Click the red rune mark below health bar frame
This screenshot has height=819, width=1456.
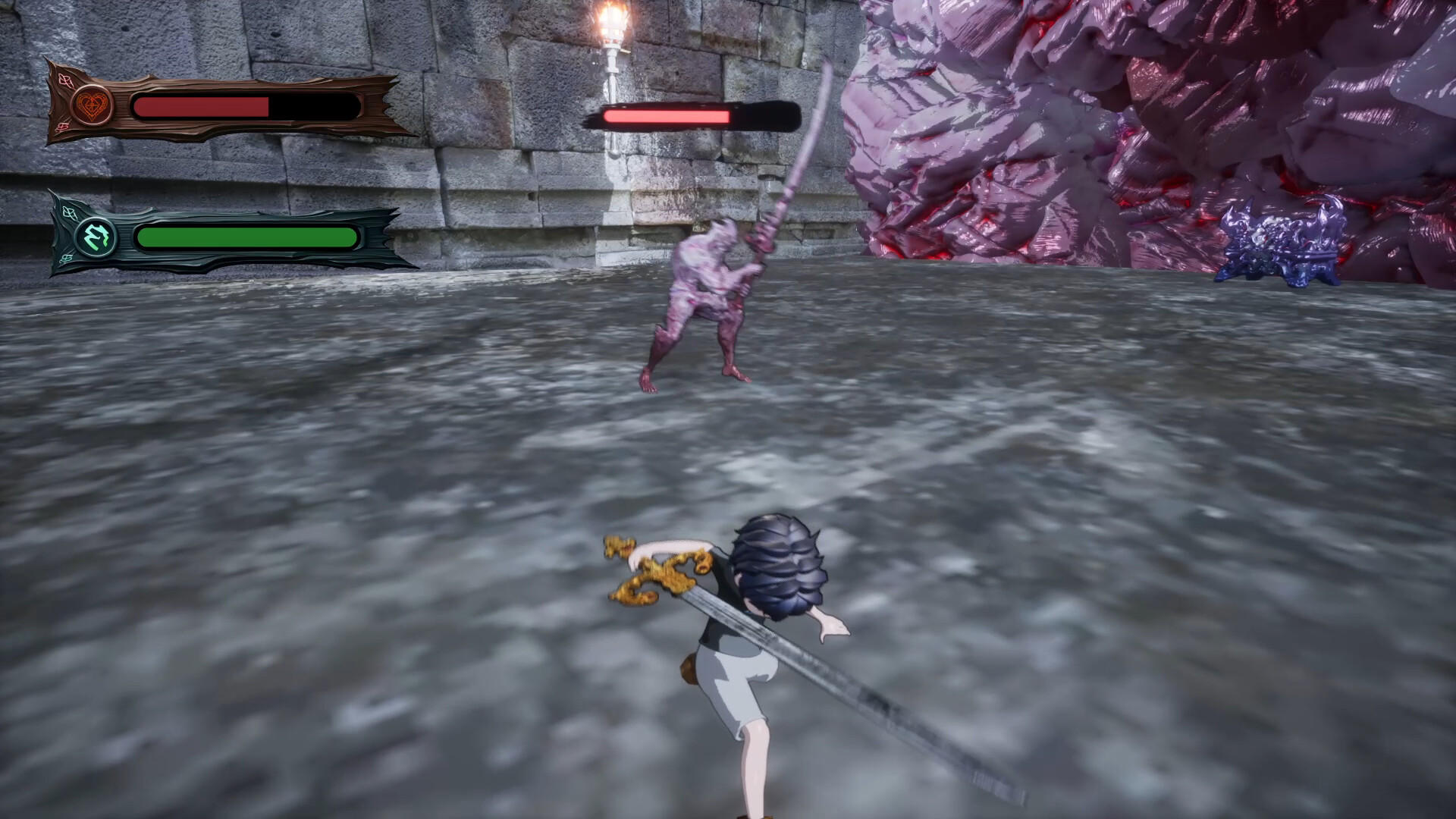(62, 126)
